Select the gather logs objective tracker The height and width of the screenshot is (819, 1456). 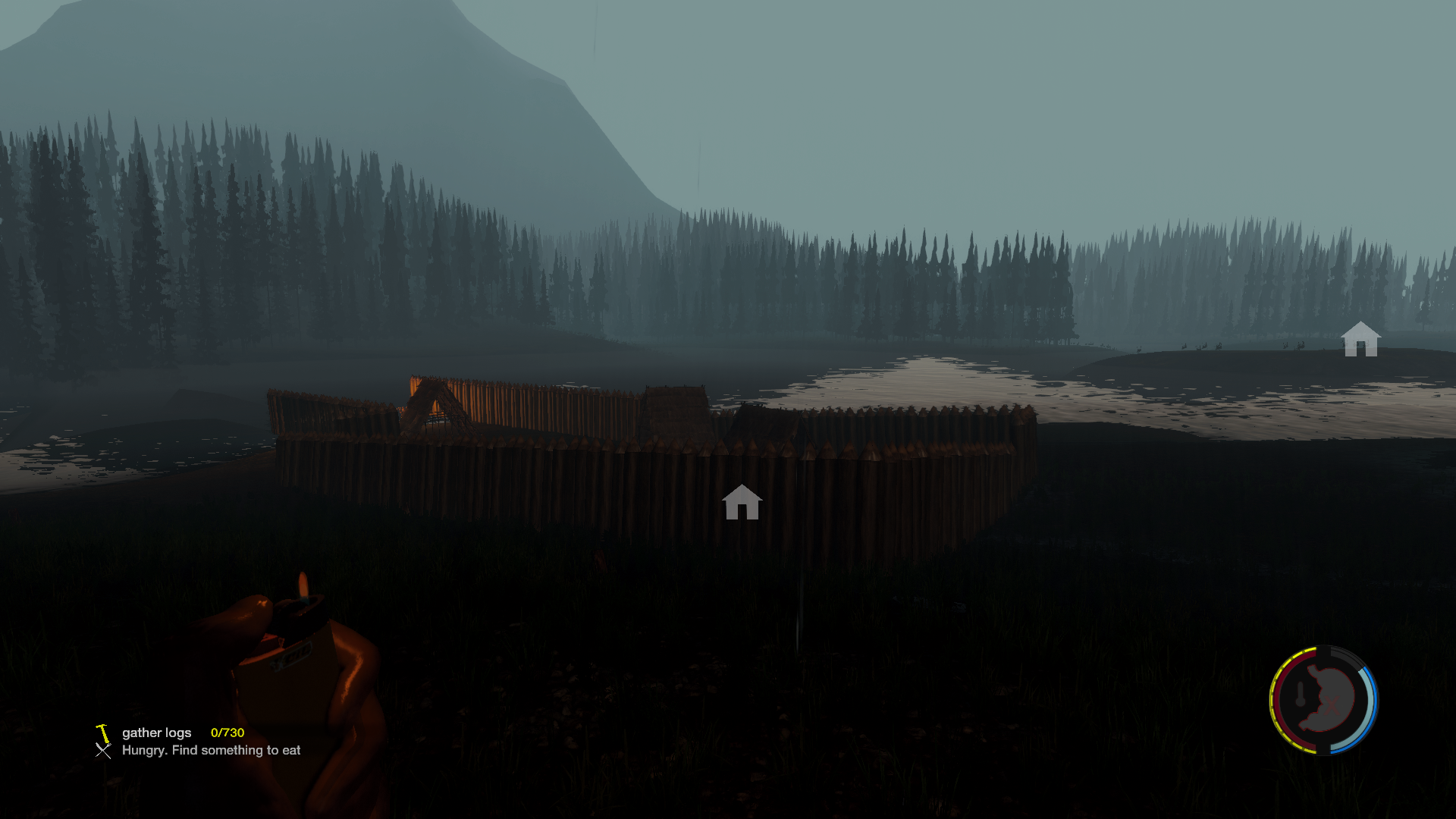[x=156, y=733]
